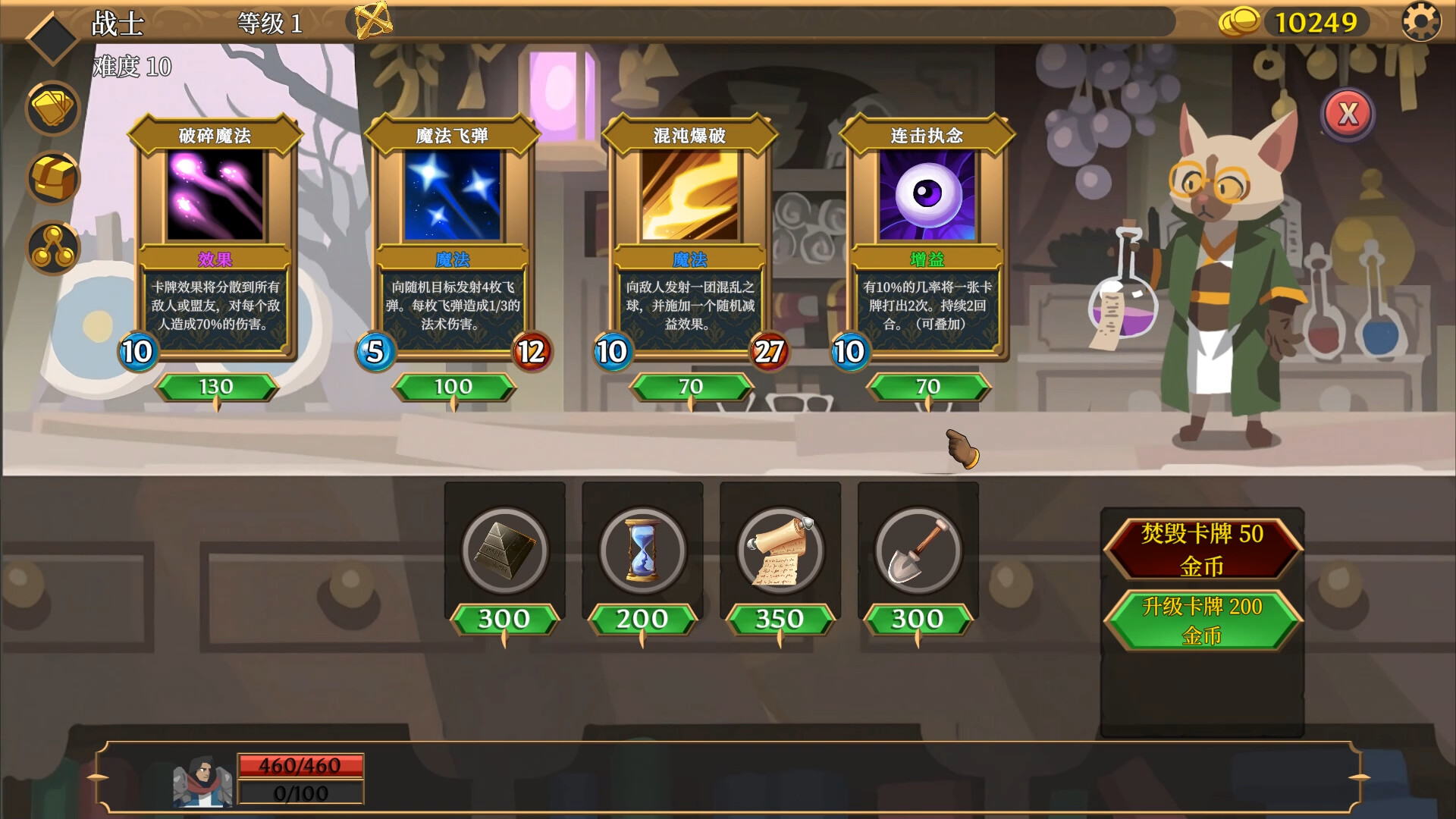Viewport: 1456px width, 819px height.
Task: Click the 战士 class label in top bar
Action: click(x=119, y=22)
